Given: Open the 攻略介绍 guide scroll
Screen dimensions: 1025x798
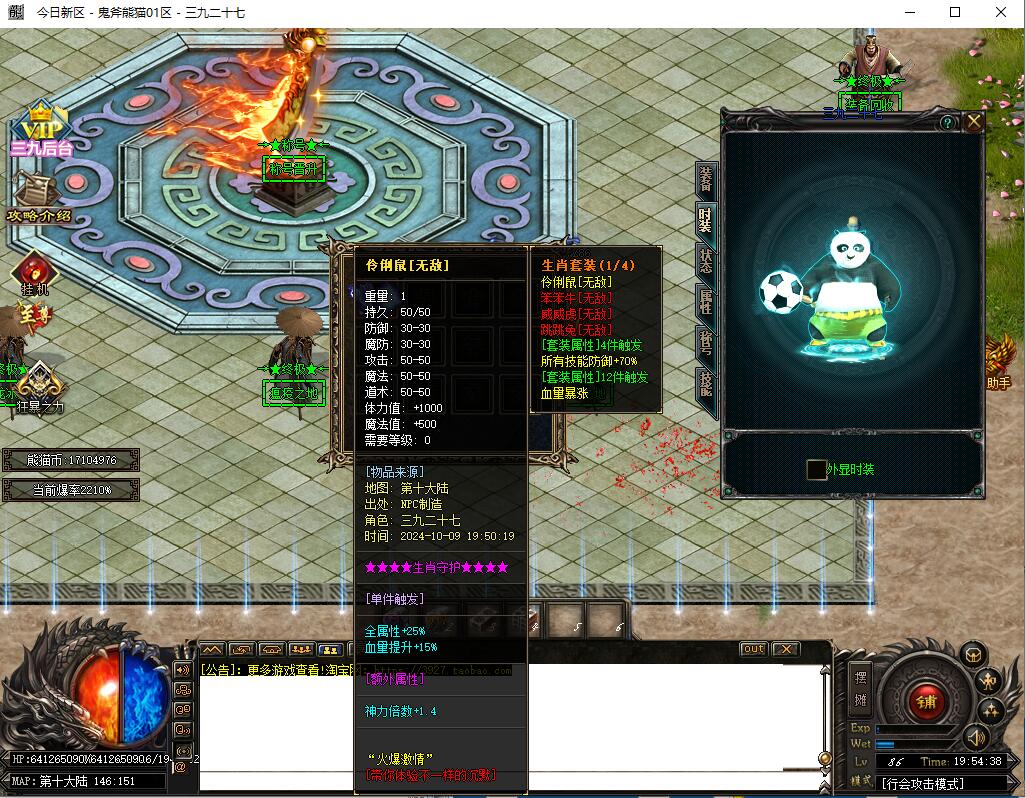Looking at the screenshot, I should pyautogui.click(x=38, y=195).
